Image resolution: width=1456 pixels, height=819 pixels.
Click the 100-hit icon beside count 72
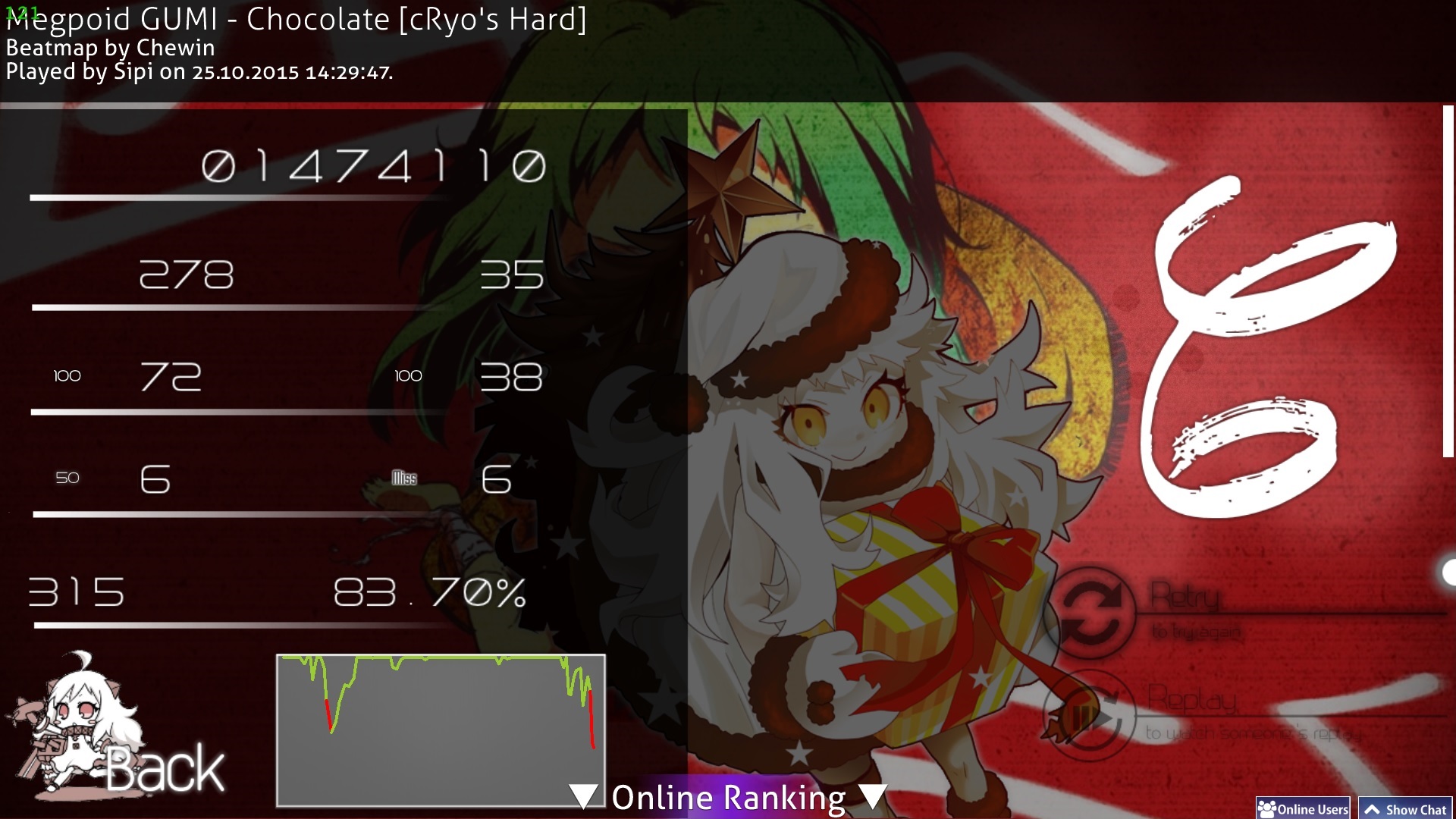(x=67, y=375)
